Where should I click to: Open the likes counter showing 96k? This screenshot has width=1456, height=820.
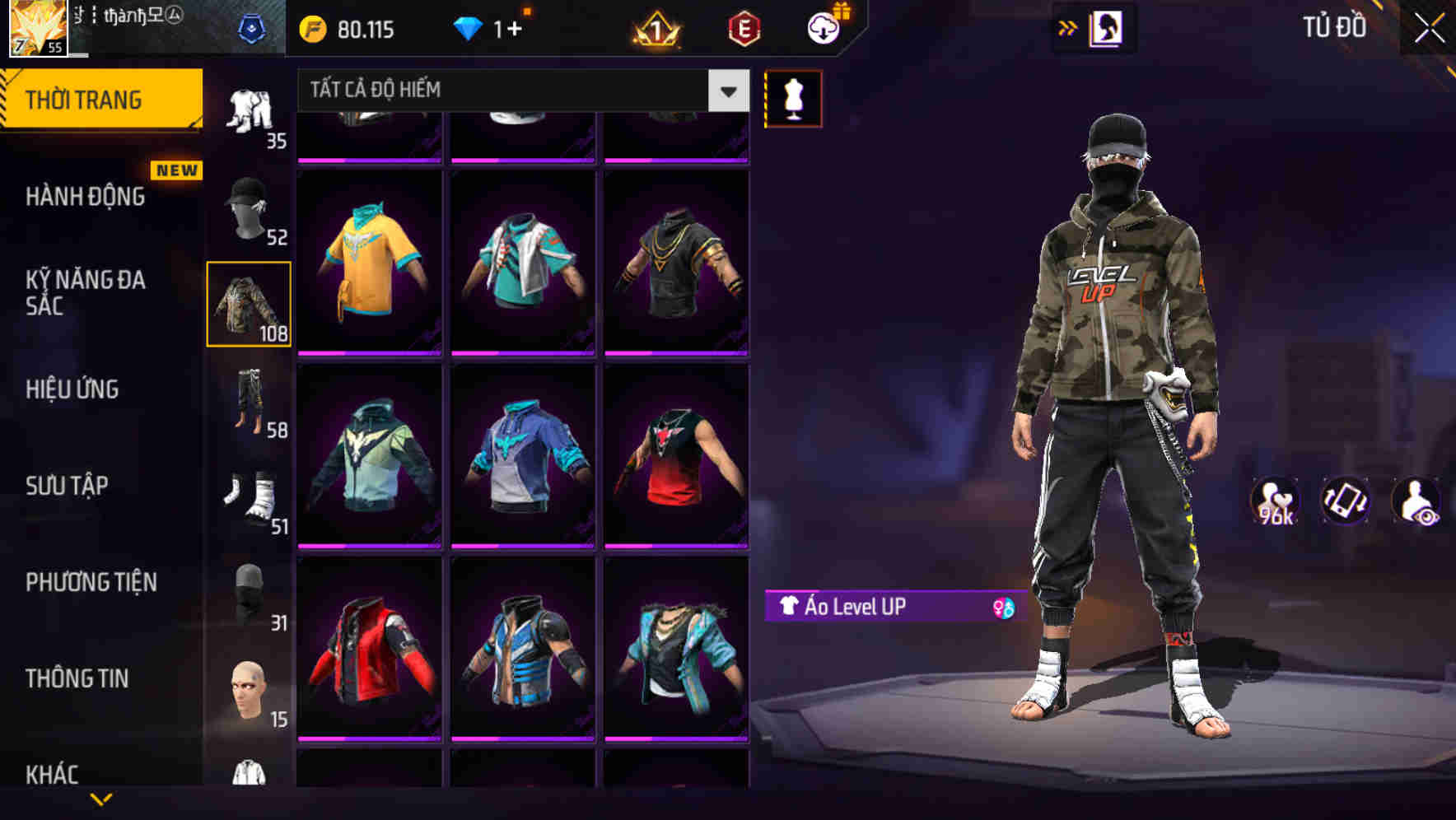tap(1273, 502)
